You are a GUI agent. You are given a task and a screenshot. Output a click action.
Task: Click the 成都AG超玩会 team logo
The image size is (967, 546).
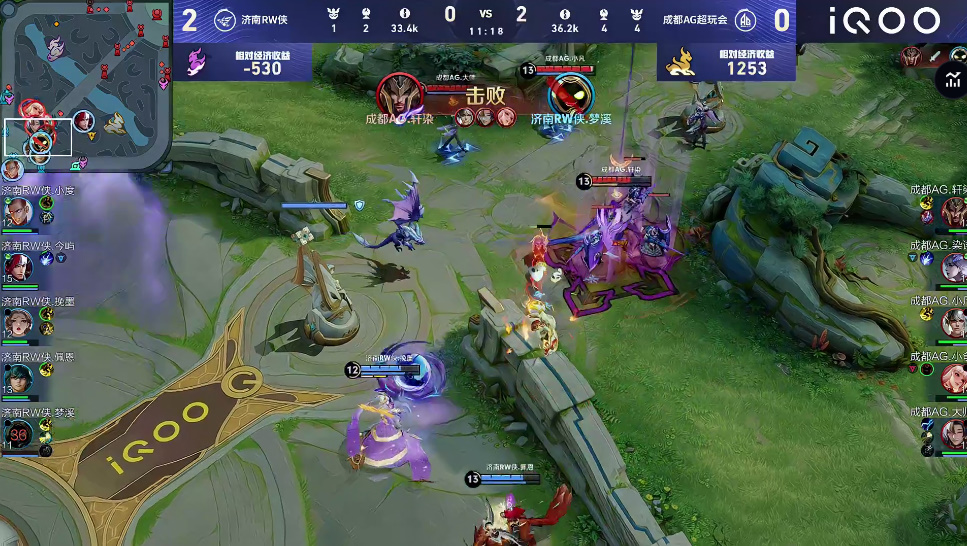[x=746, y=21]
